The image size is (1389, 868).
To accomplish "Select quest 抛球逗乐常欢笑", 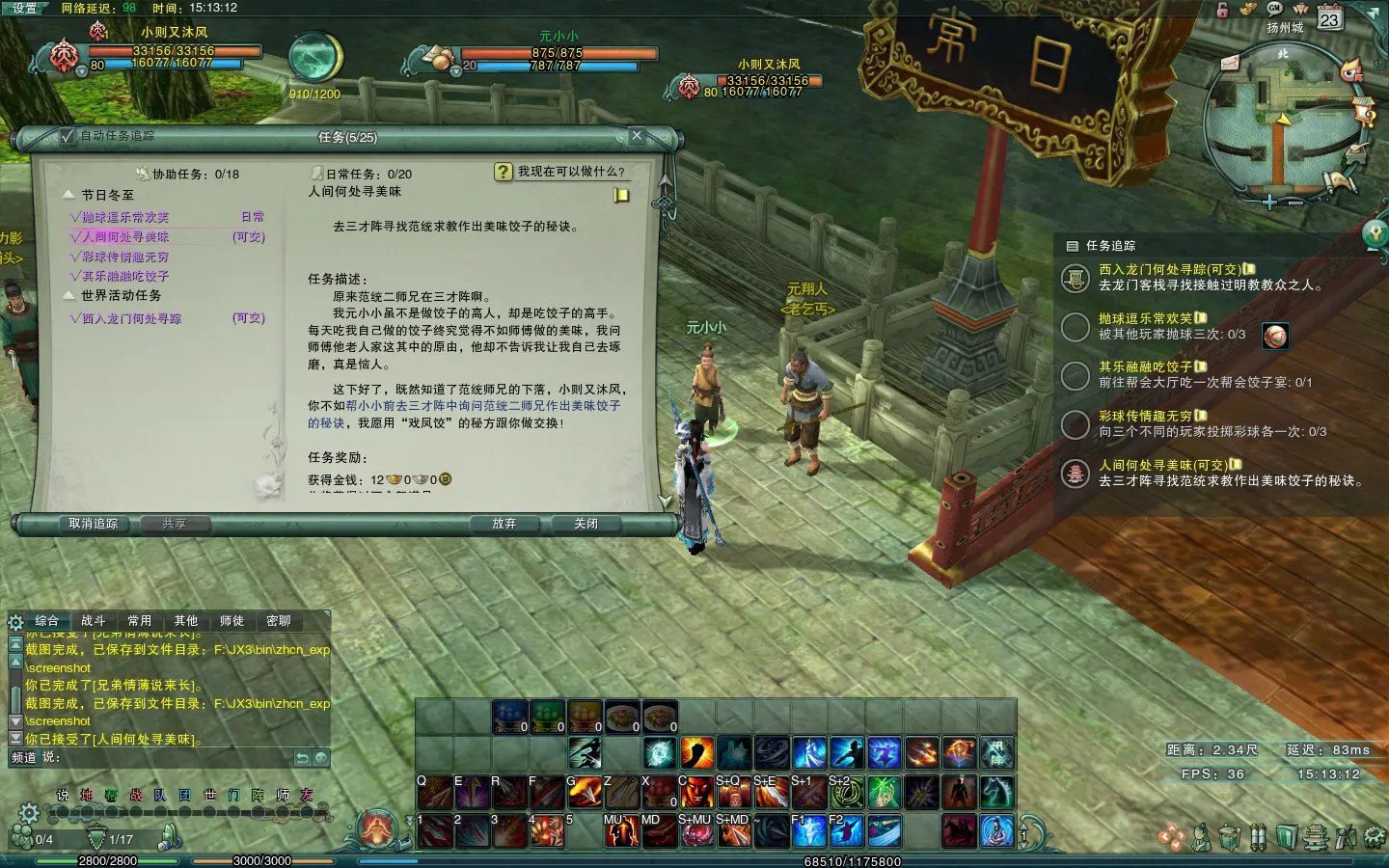I will point(124,218).
